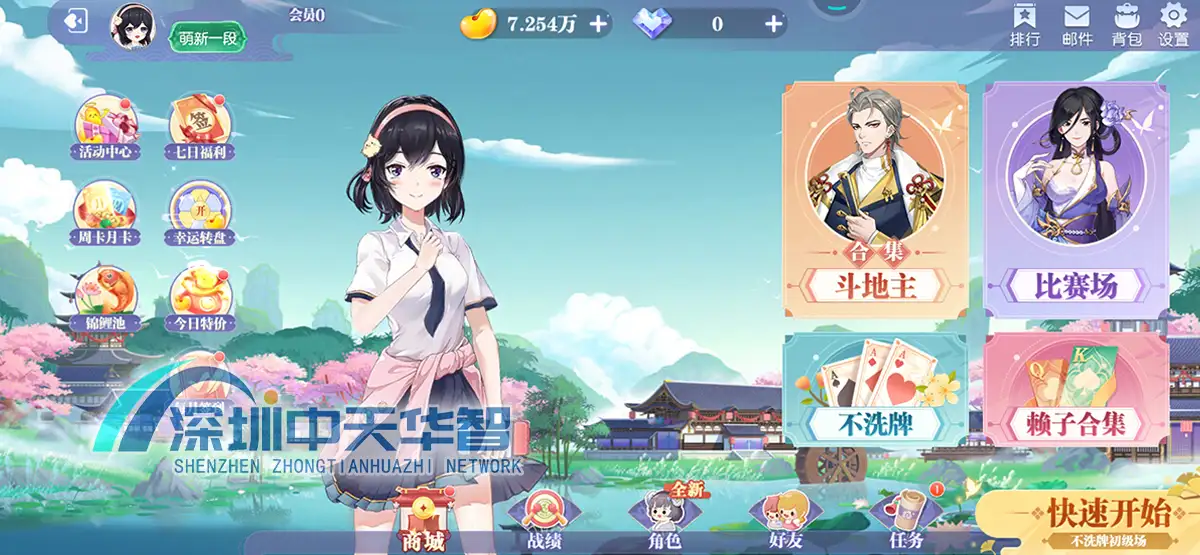This screenshot has height=555, width=1200.
Task: Open 七日福利 seven-day rewards
Action: [200, 129]
